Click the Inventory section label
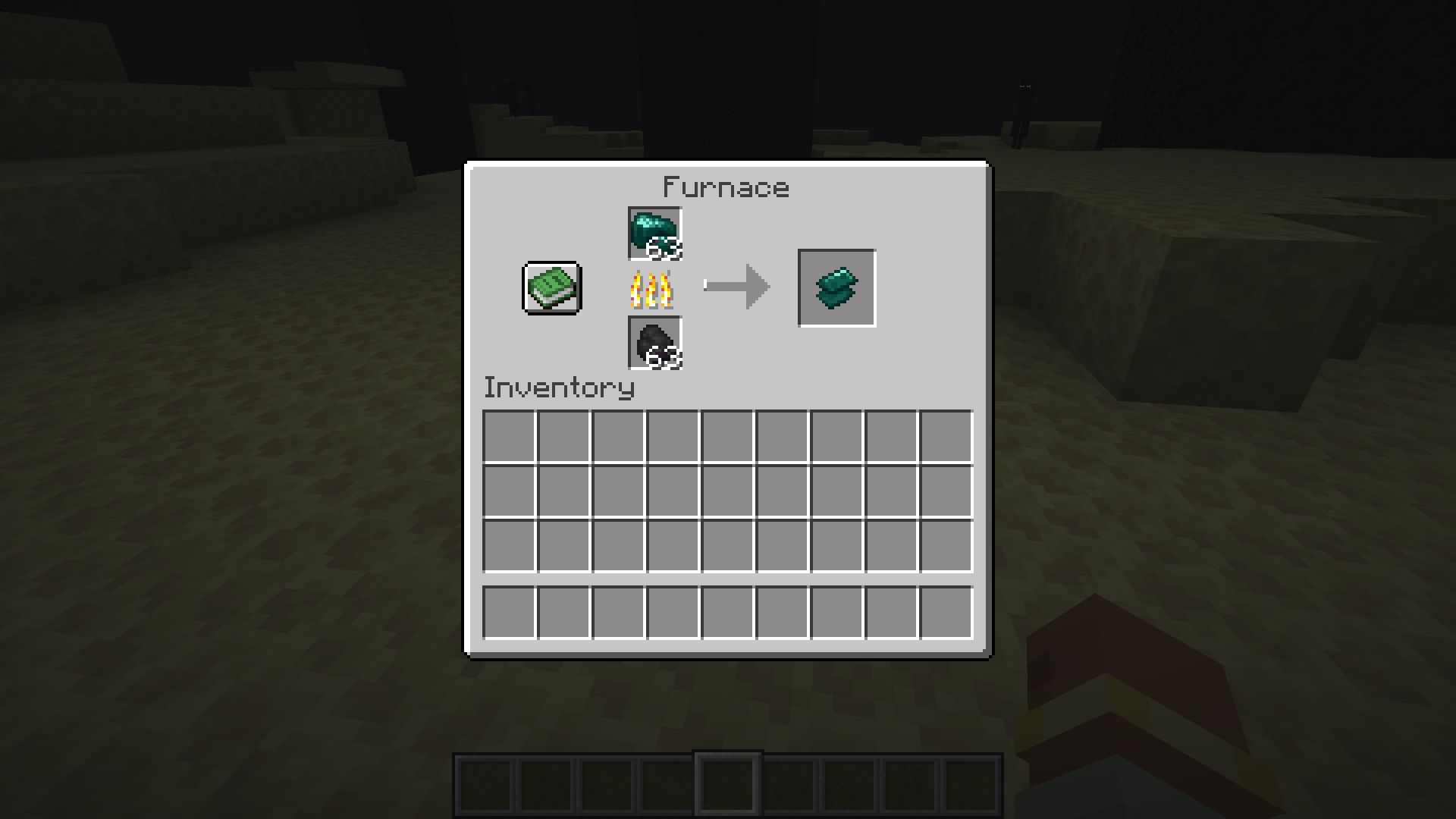 (x=559, y=388)
